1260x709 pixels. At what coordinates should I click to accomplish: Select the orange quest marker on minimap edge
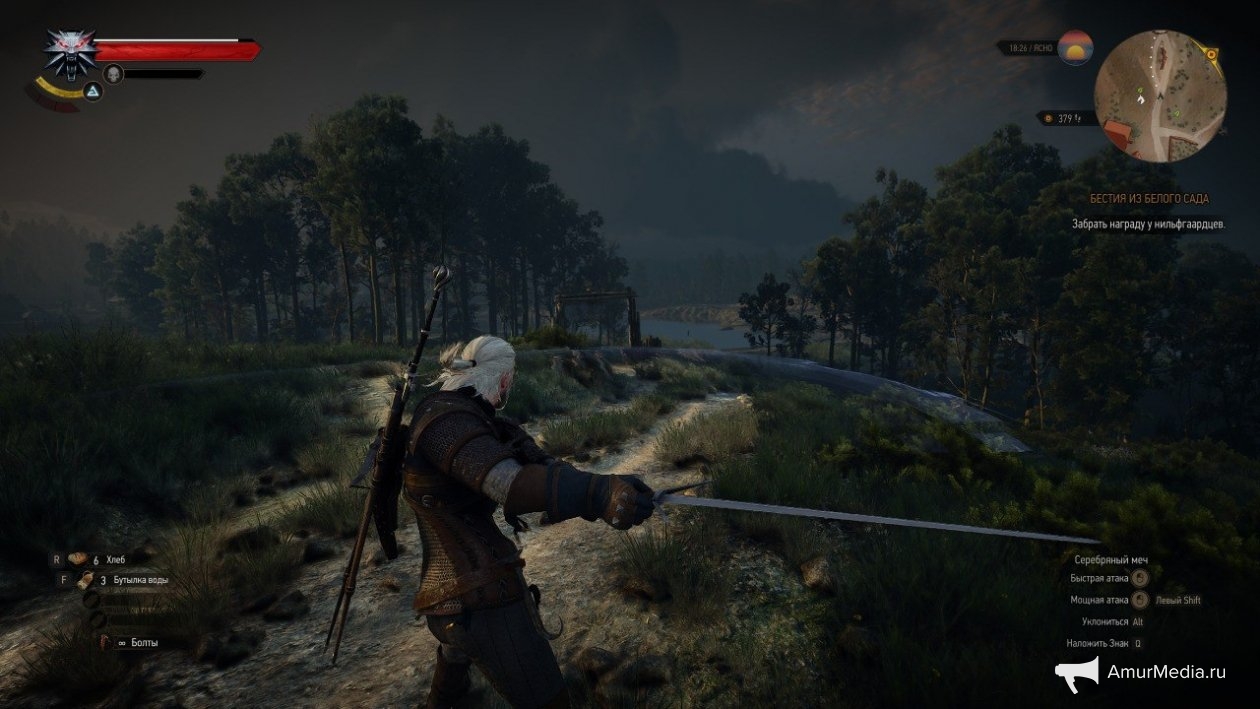click(x=1212, y=53)
